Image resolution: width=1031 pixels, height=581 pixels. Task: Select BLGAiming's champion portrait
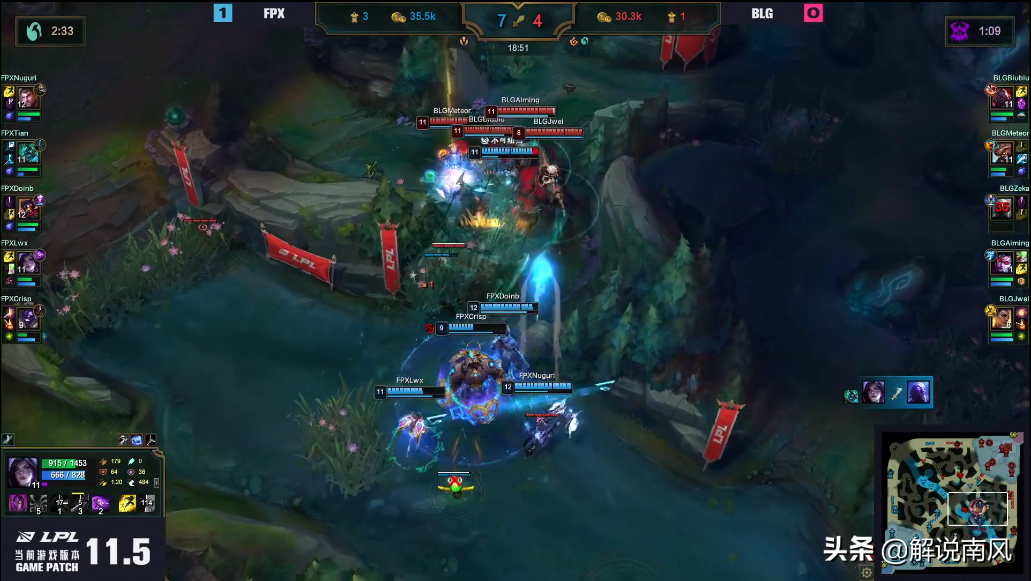(x=1004, y=262)
